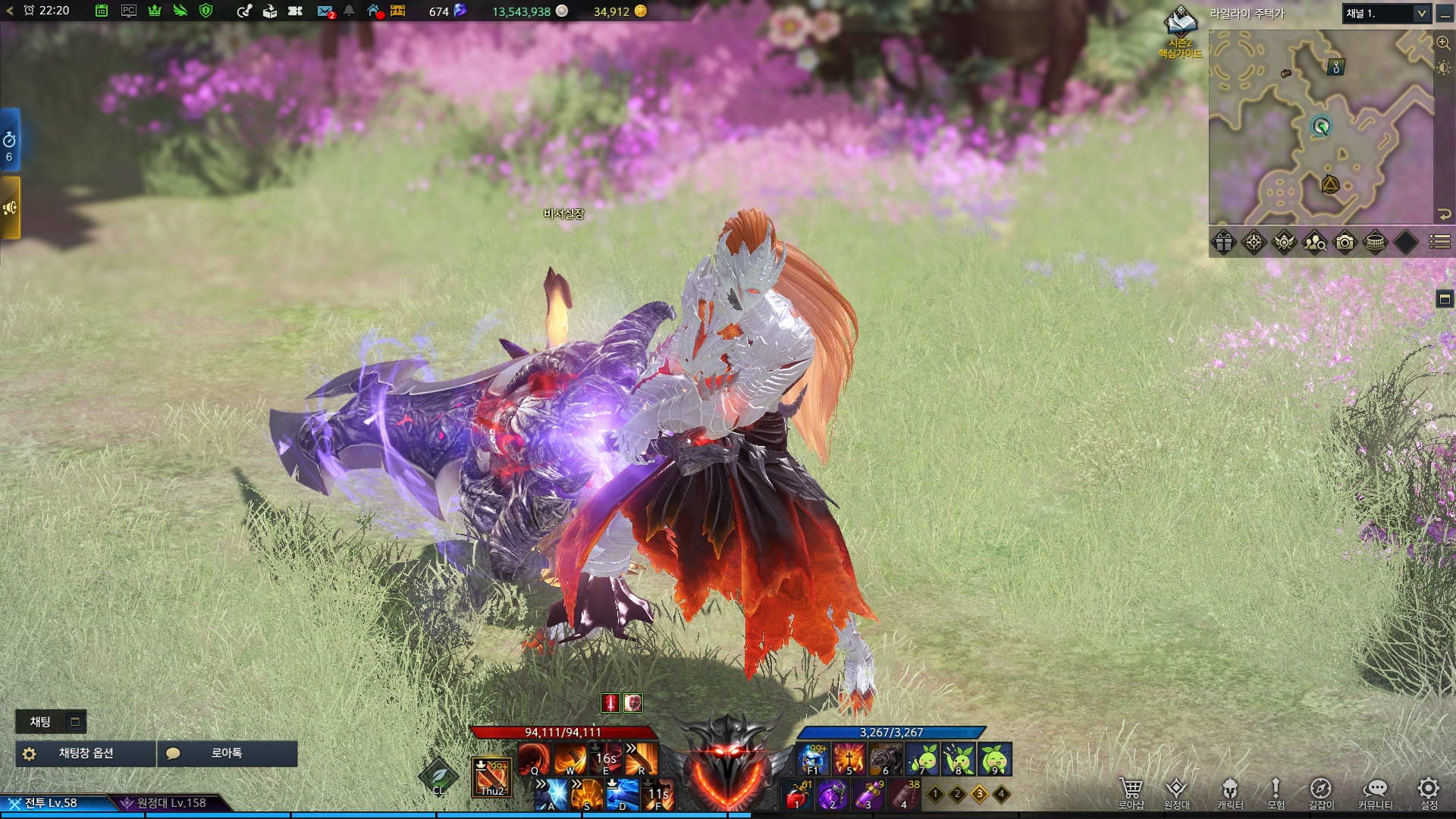Screen dimensions: 1456x819
Task: Open the 설정 settings gear
Action: click(x=1429, y=792)
